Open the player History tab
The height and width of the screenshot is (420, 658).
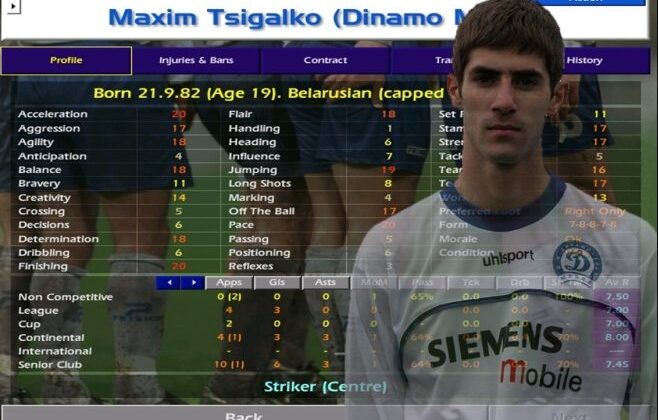584,61
